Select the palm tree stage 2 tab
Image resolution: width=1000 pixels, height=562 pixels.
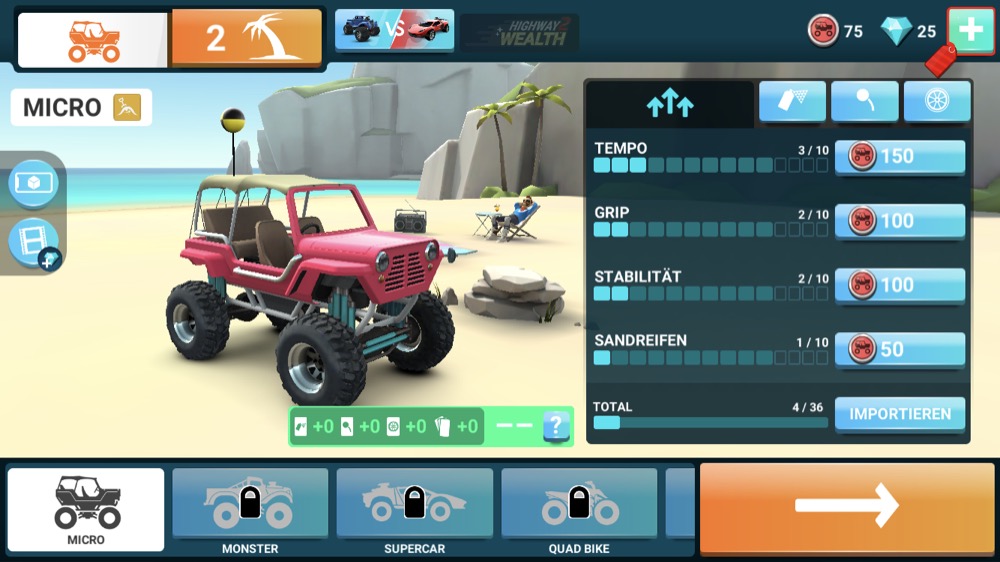point(246,38)
